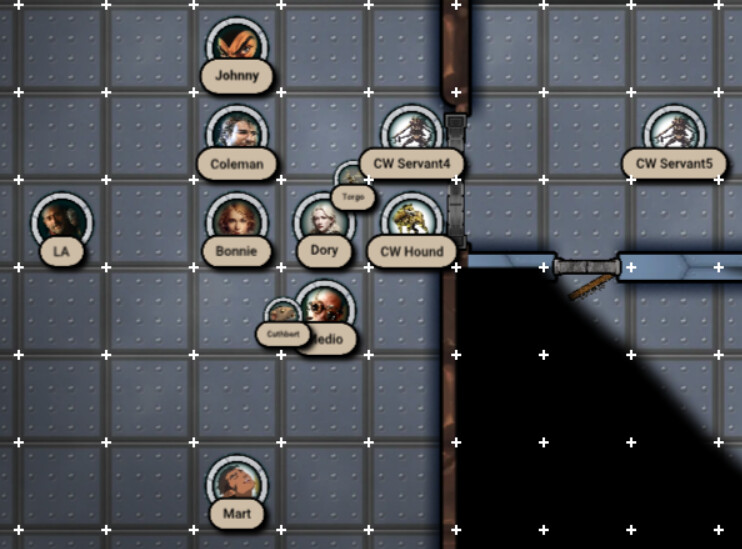
Task: Select the Mart token
Action: [237, 485]
